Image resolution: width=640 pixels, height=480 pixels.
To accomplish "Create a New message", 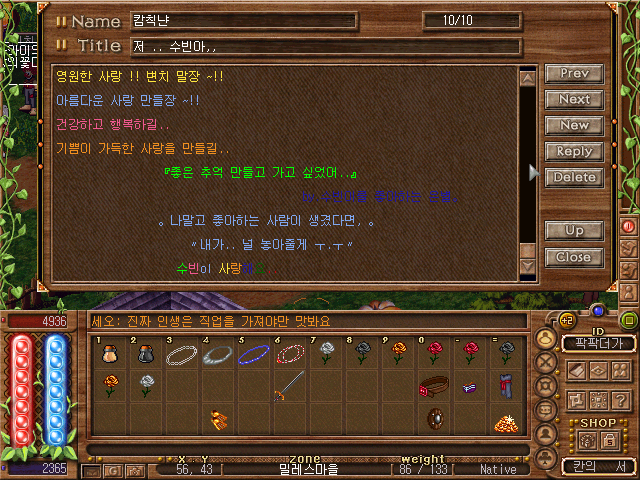I will click(573, 126).
